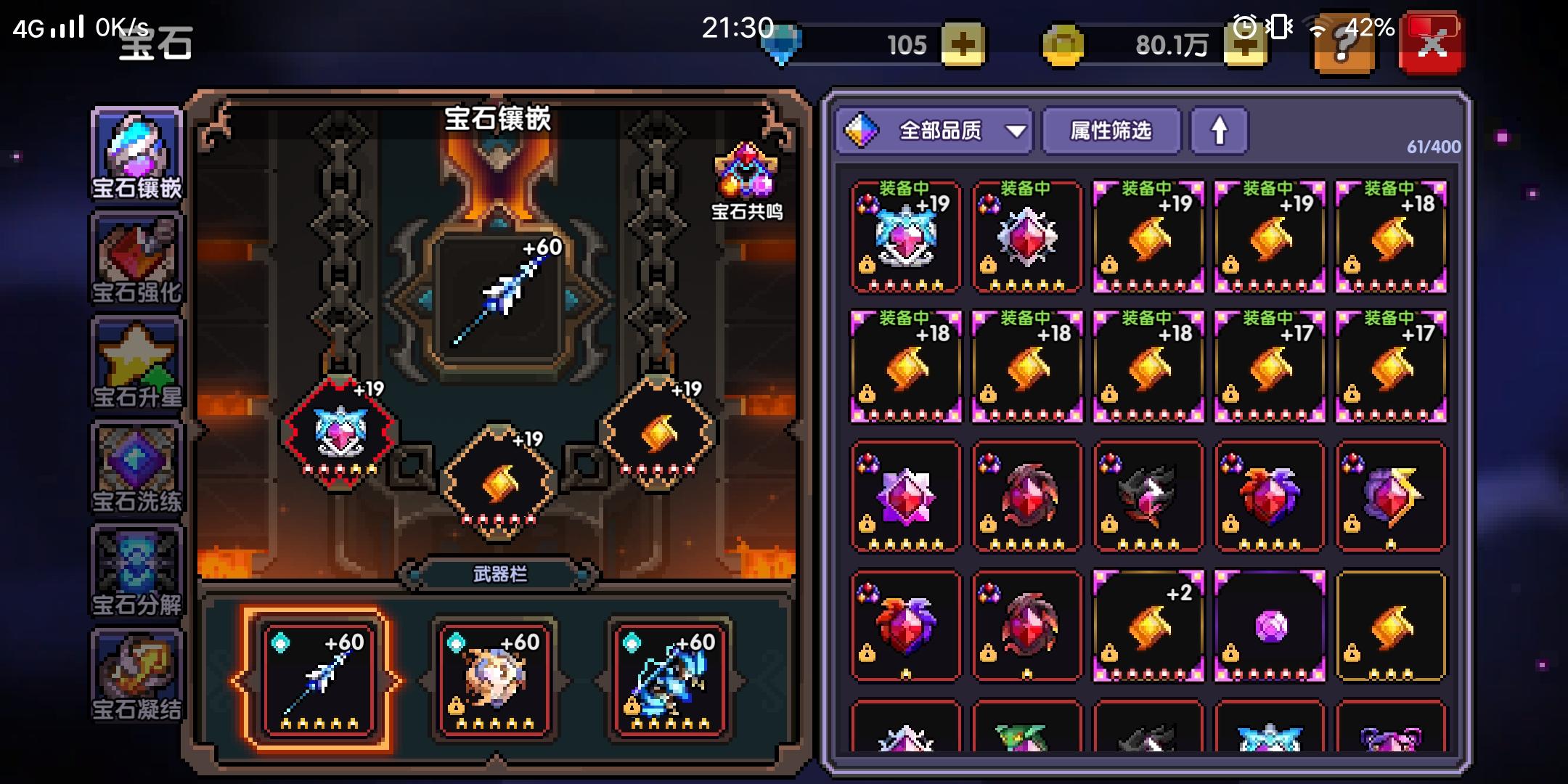Open the 武器栏 weapon bar label

coord(501,572)
